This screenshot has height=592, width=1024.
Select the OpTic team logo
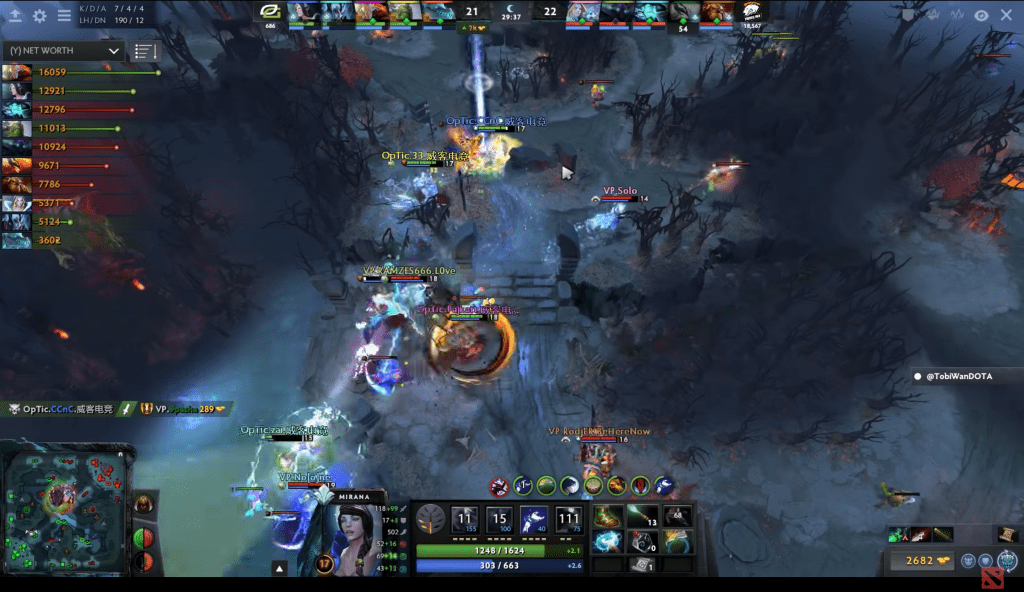(x=270, y=12)
